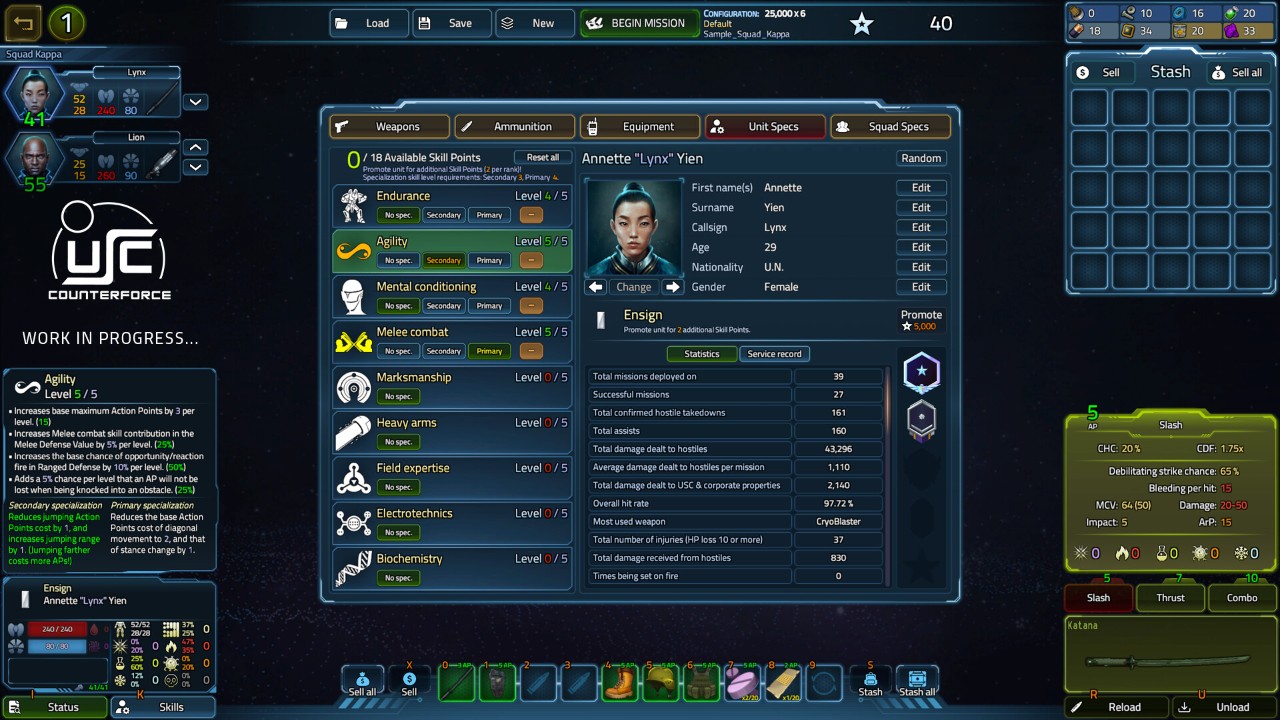Select the katana in quickslot 0

point(456,682)
